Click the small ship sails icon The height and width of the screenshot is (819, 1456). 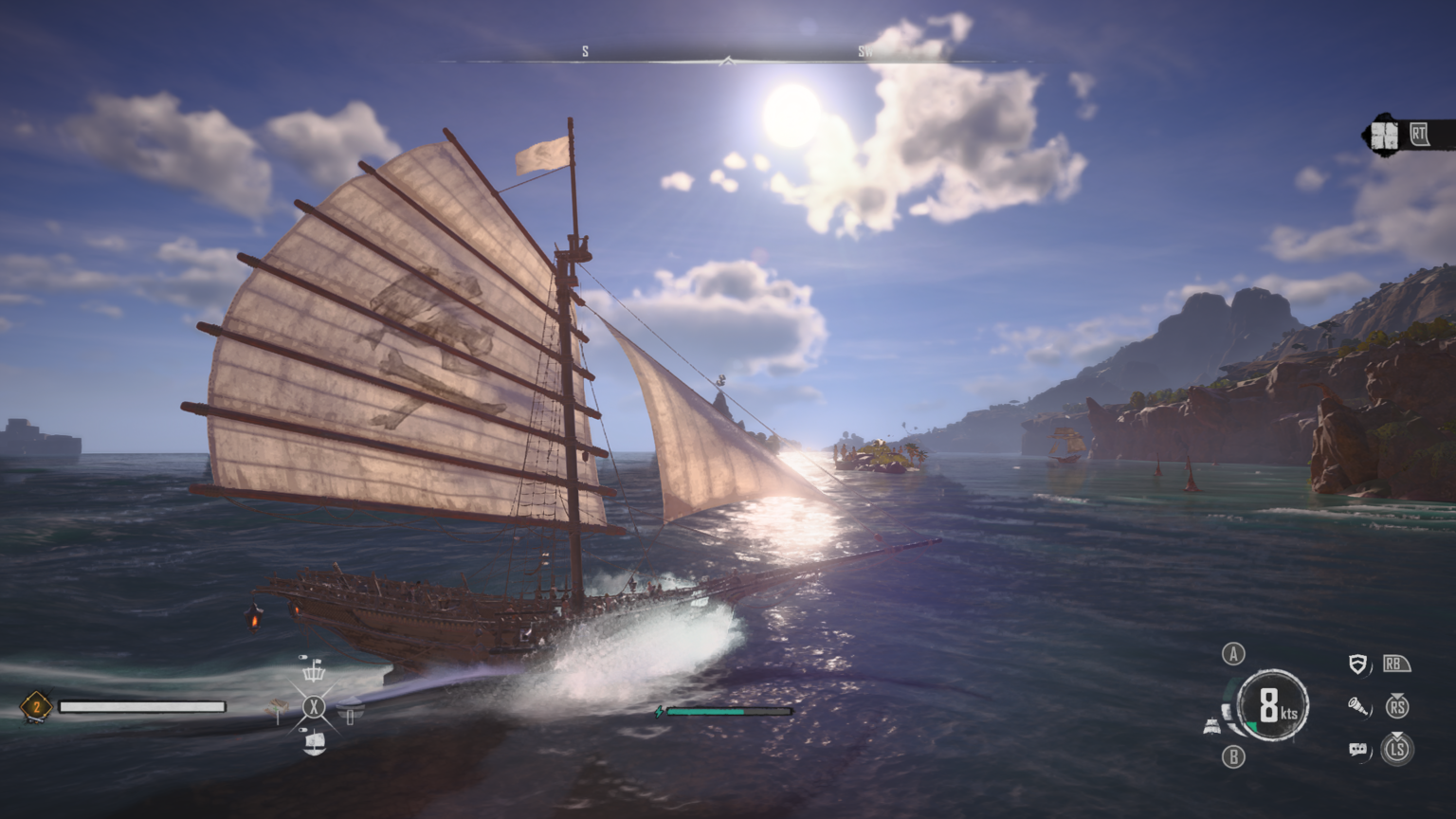pyautogui.click(x=1211, y=726)
